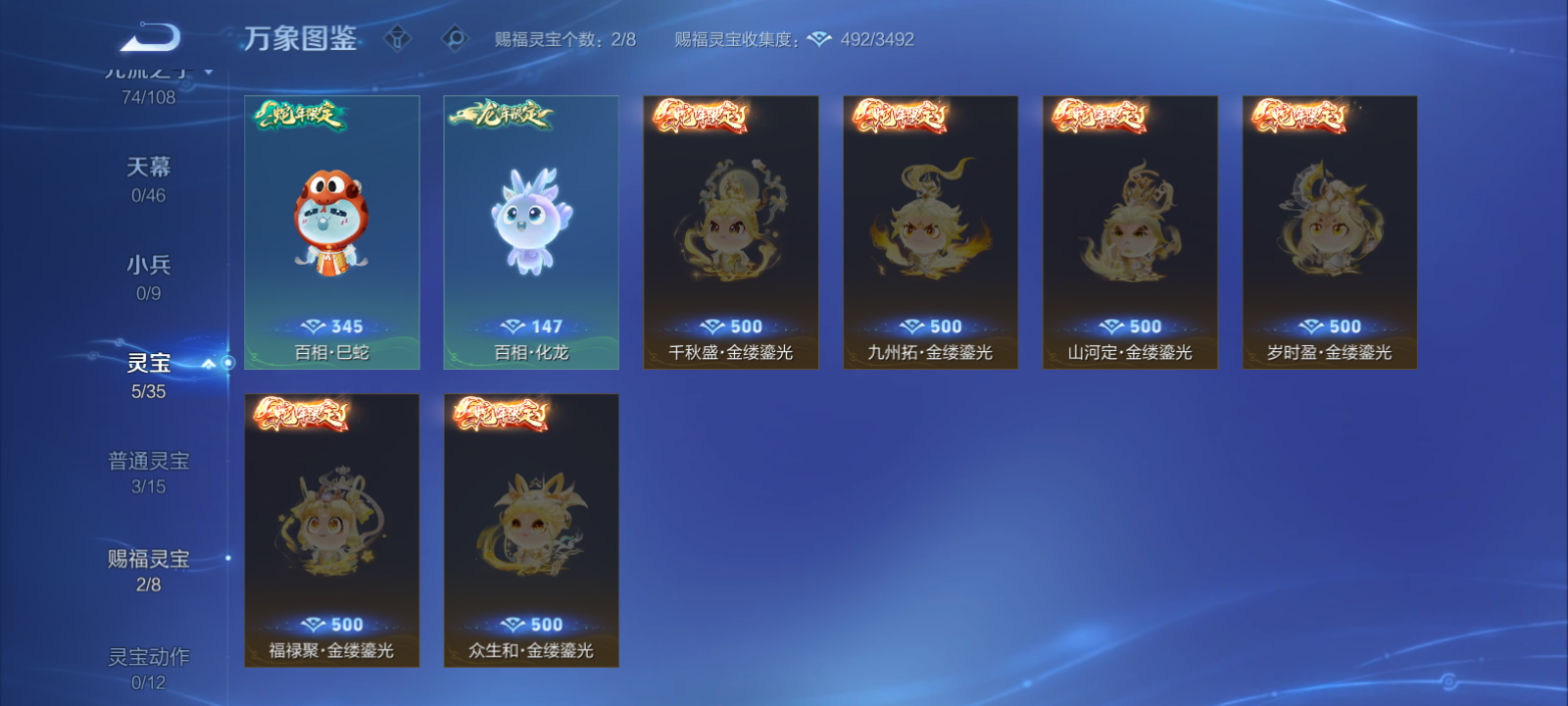This screenshot has width=1568, height=706.
Task: Open the 灵宝动作 section
Action: click(150, 655)
